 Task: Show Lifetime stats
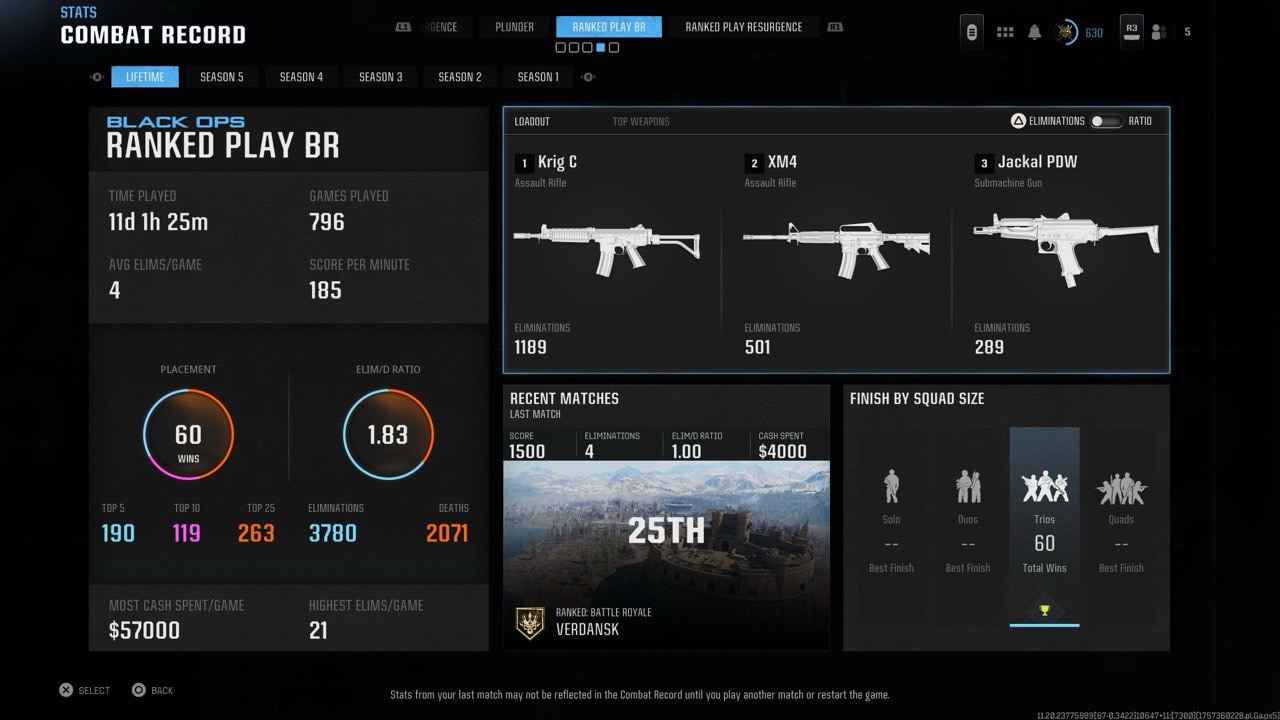coord(145,77)
